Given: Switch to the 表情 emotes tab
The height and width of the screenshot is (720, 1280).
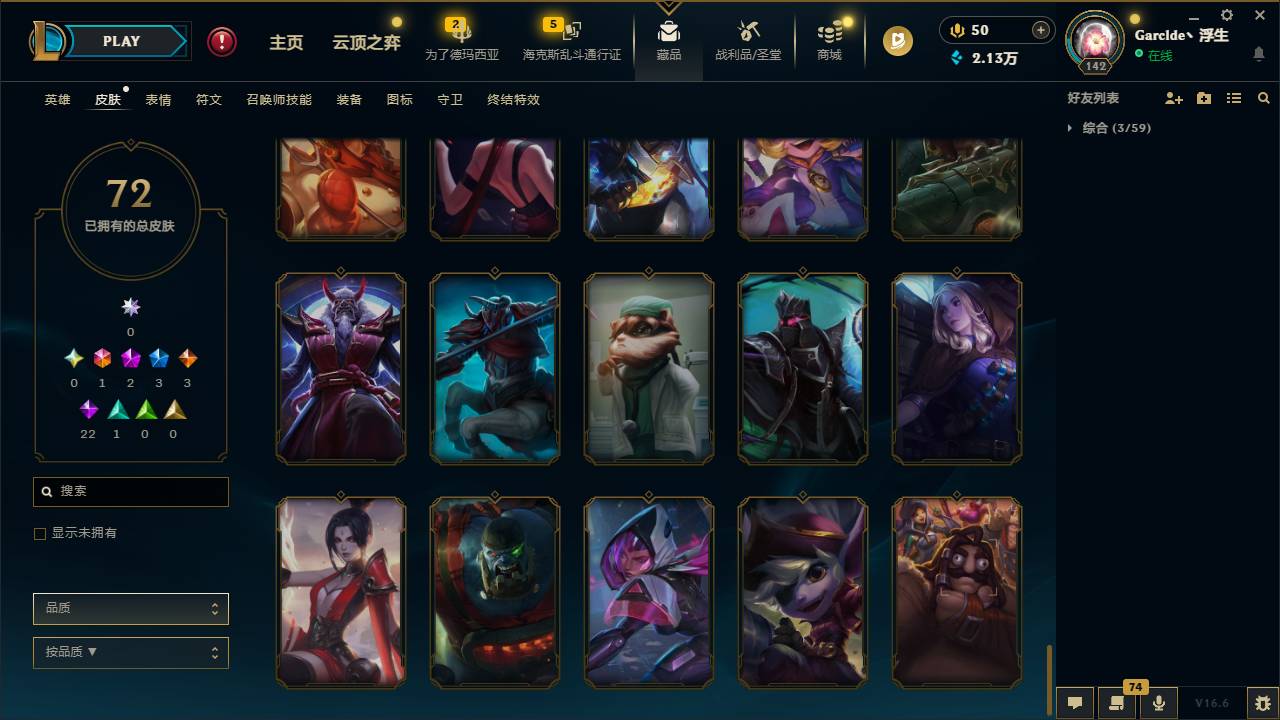Looking at the screenshot, I should coord(158,99).
